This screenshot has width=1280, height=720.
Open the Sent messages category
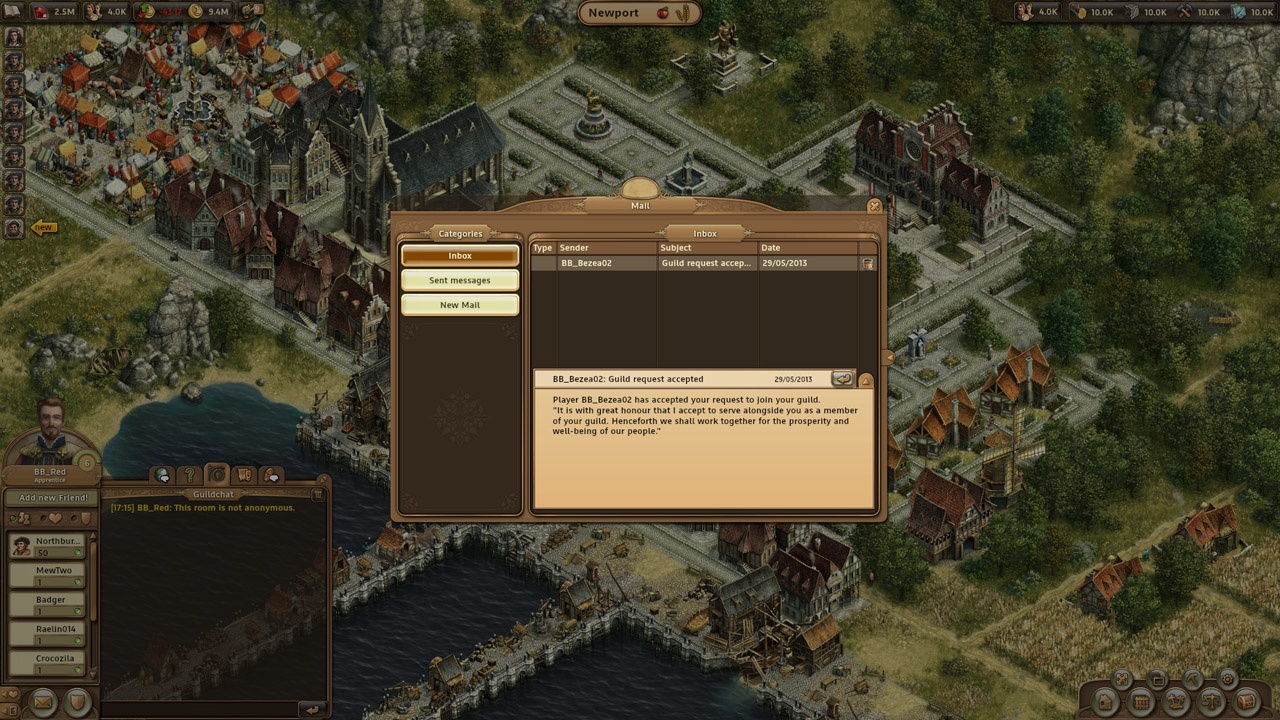coord(460,281)
